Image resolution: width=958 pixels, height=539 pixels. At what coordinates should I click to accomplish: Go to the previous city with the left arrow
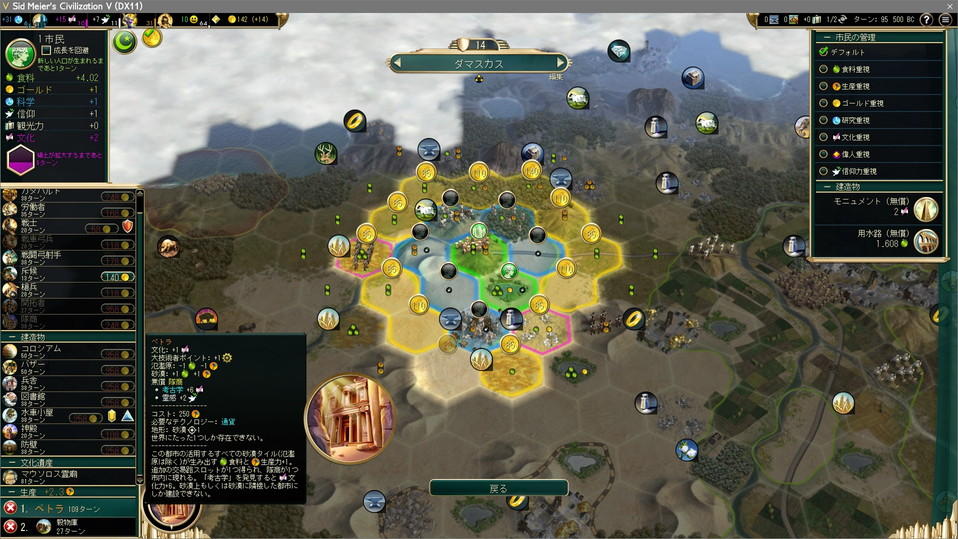[397, 63]
